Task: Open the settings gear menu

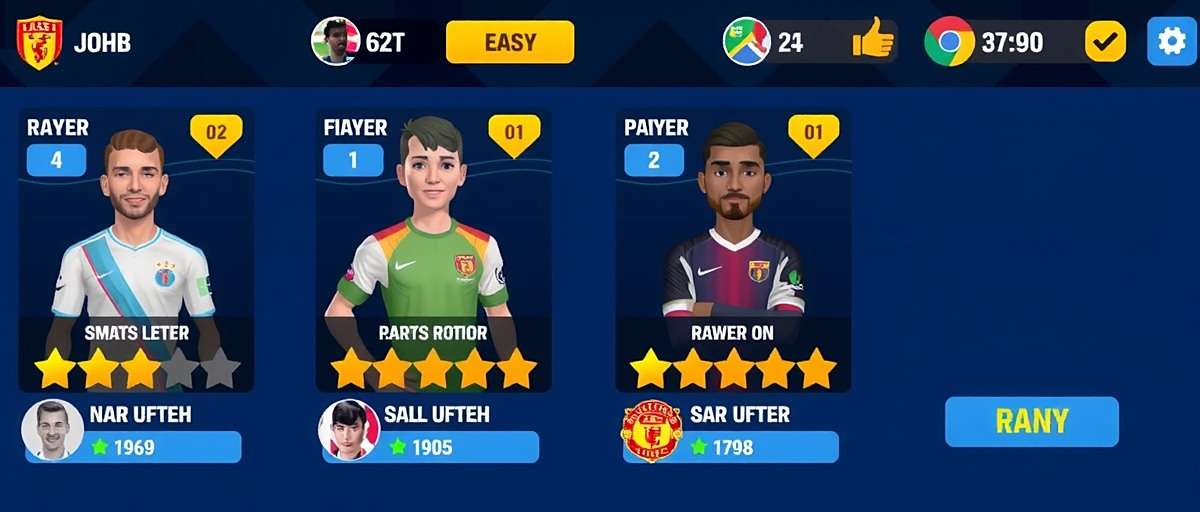Action: point(1171,42)
